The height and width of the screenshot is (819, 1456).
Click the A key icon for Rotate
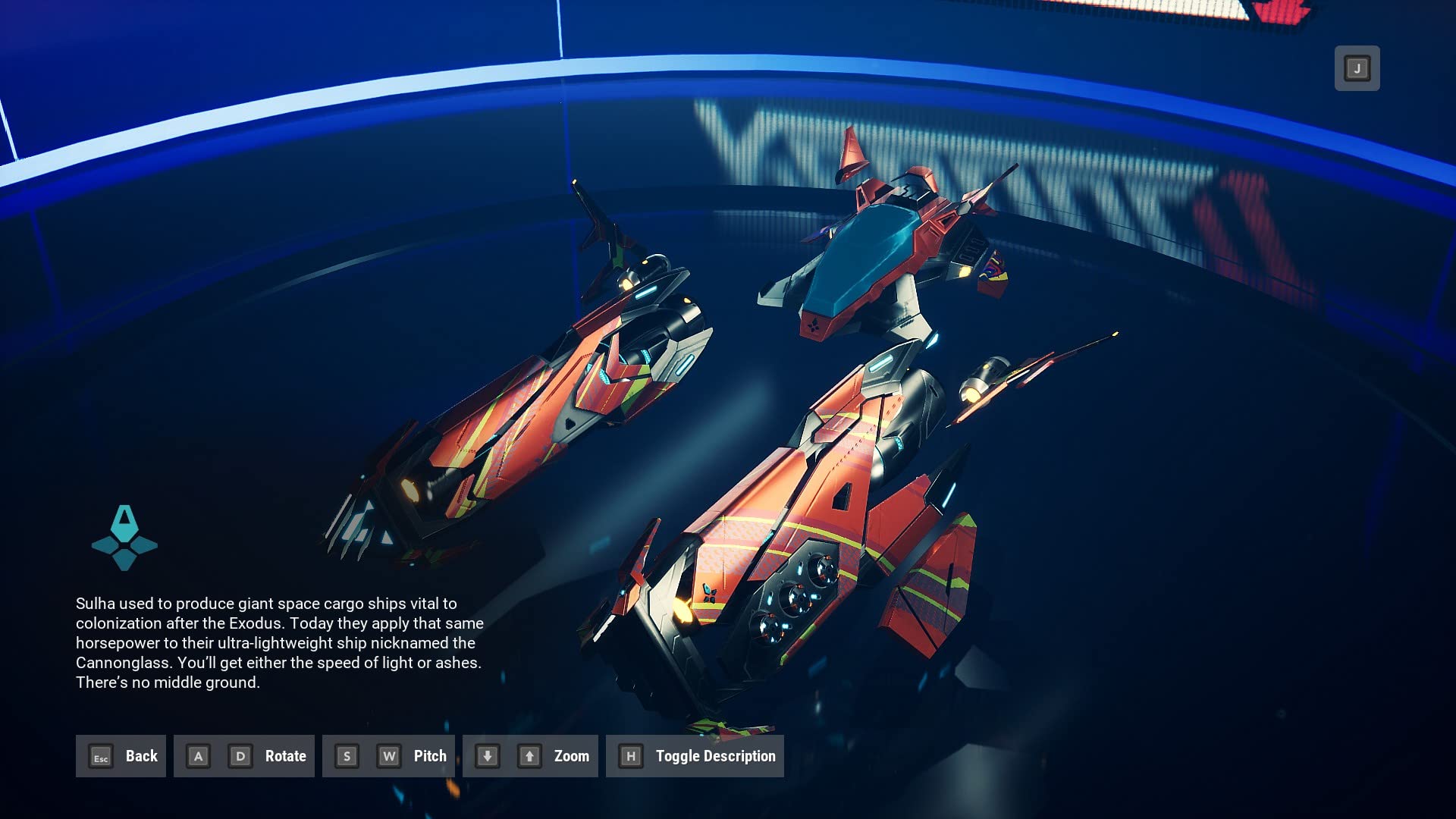coord(198,756)
